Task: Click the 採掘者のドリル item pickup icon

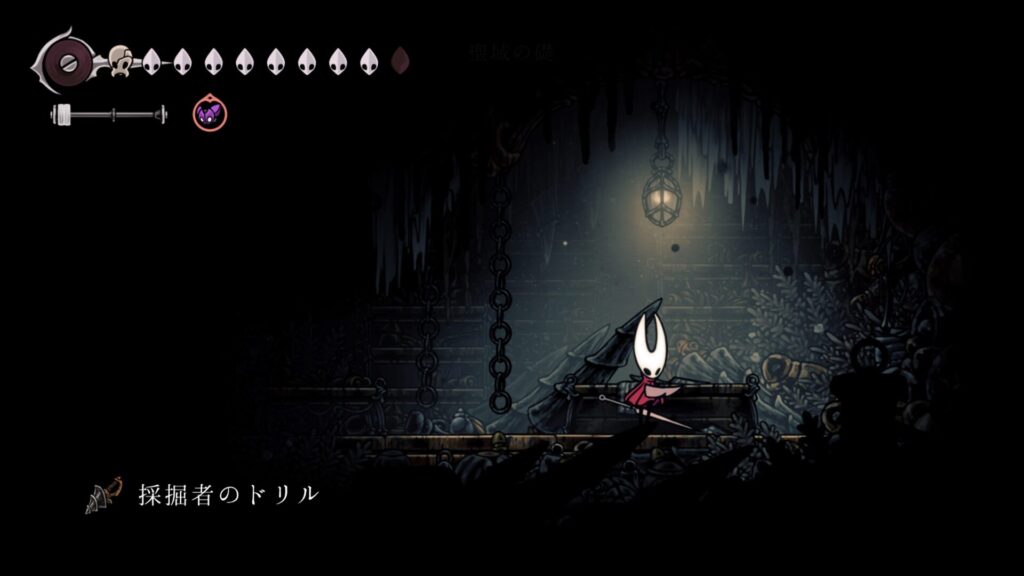Action: [104, 494]
